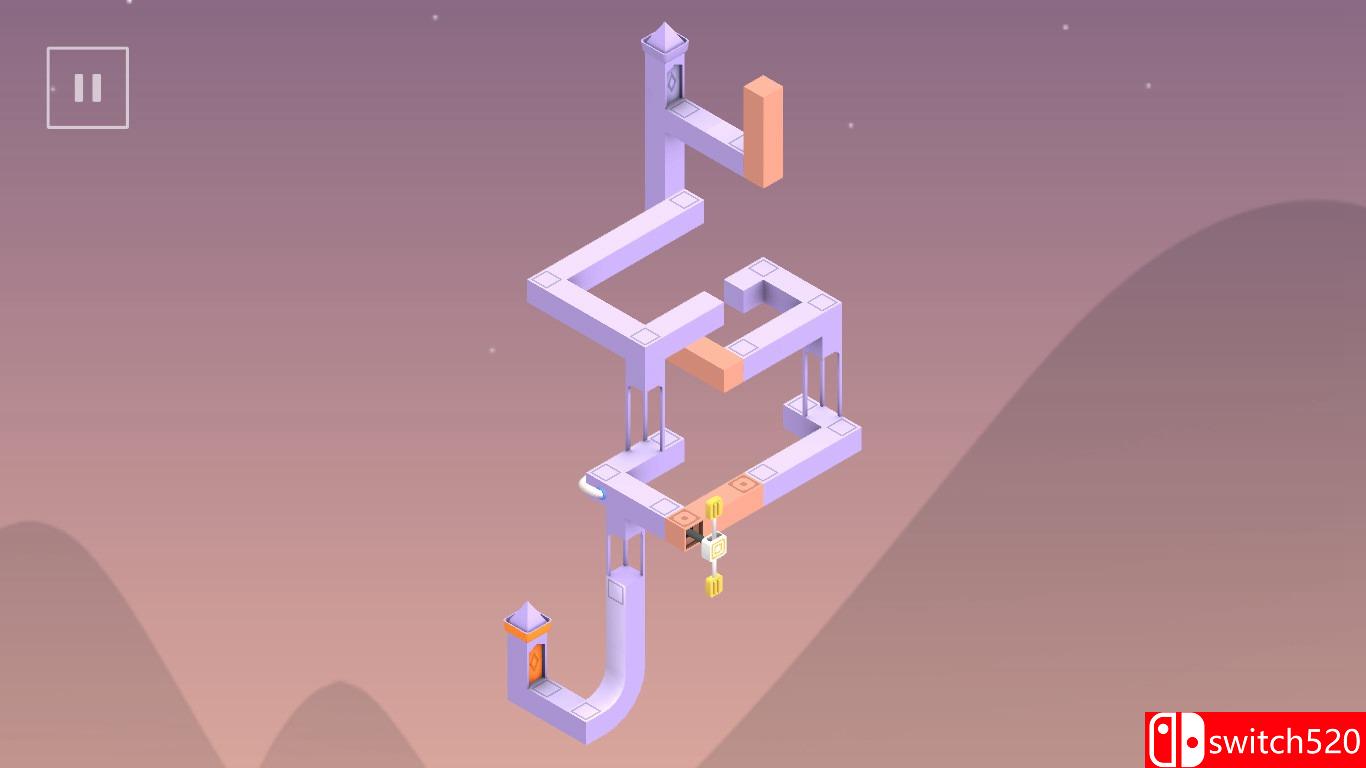The height and width of the screenshot is (768, 1366).
Task: Click the tile below the bottom tower door
Action: (x=545, y=690)
